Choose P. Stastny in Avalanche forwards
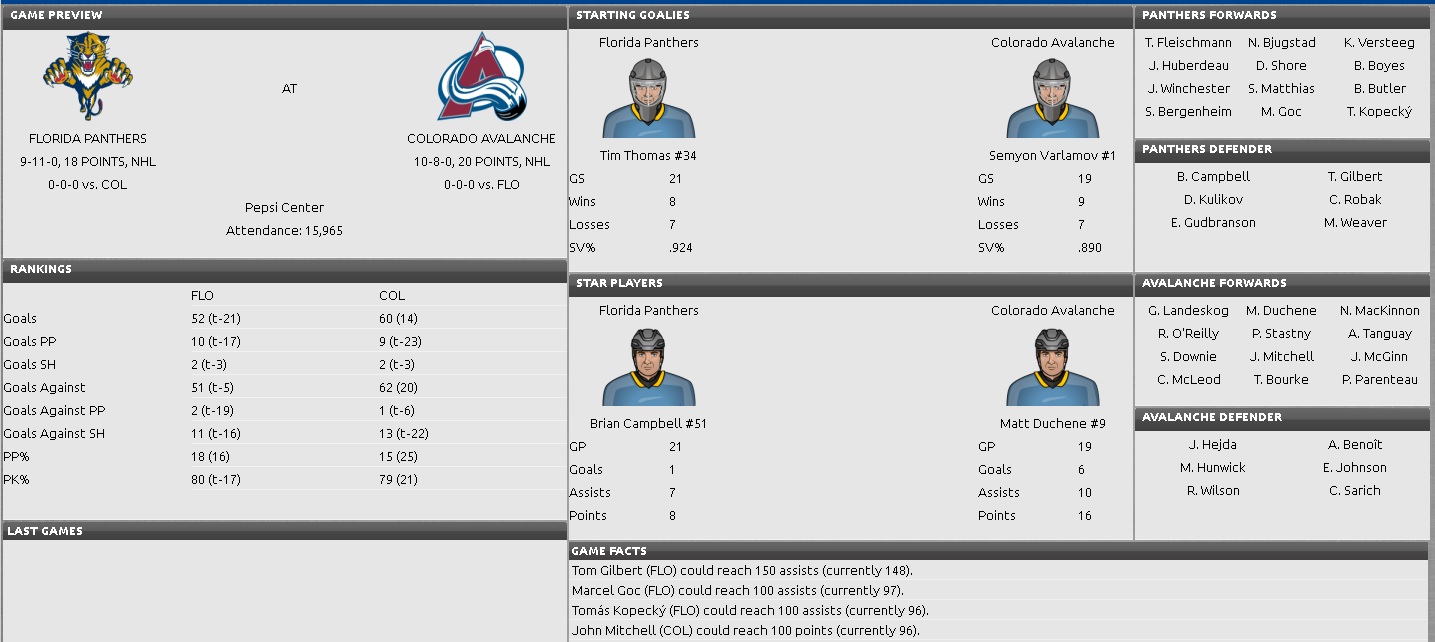This screenshot has width=1435, height=642. pyautogui.click(x=1281, y=334)
